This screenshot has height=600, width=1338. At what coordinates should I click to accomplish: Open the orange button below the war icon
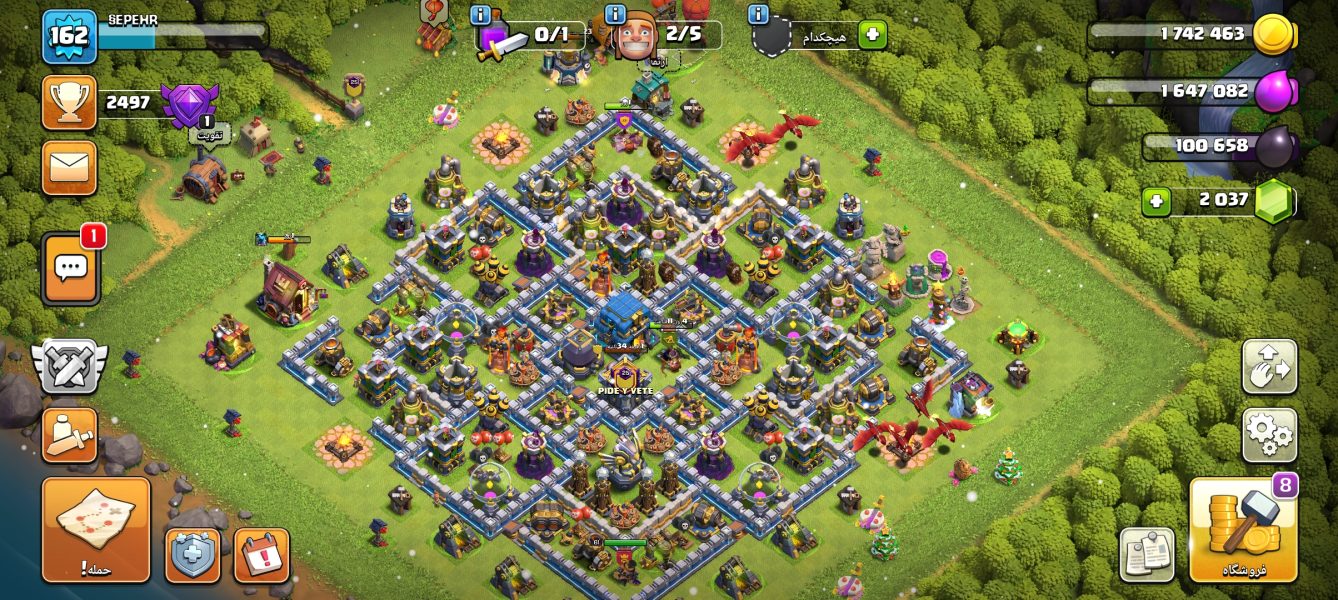pos(69,435)
